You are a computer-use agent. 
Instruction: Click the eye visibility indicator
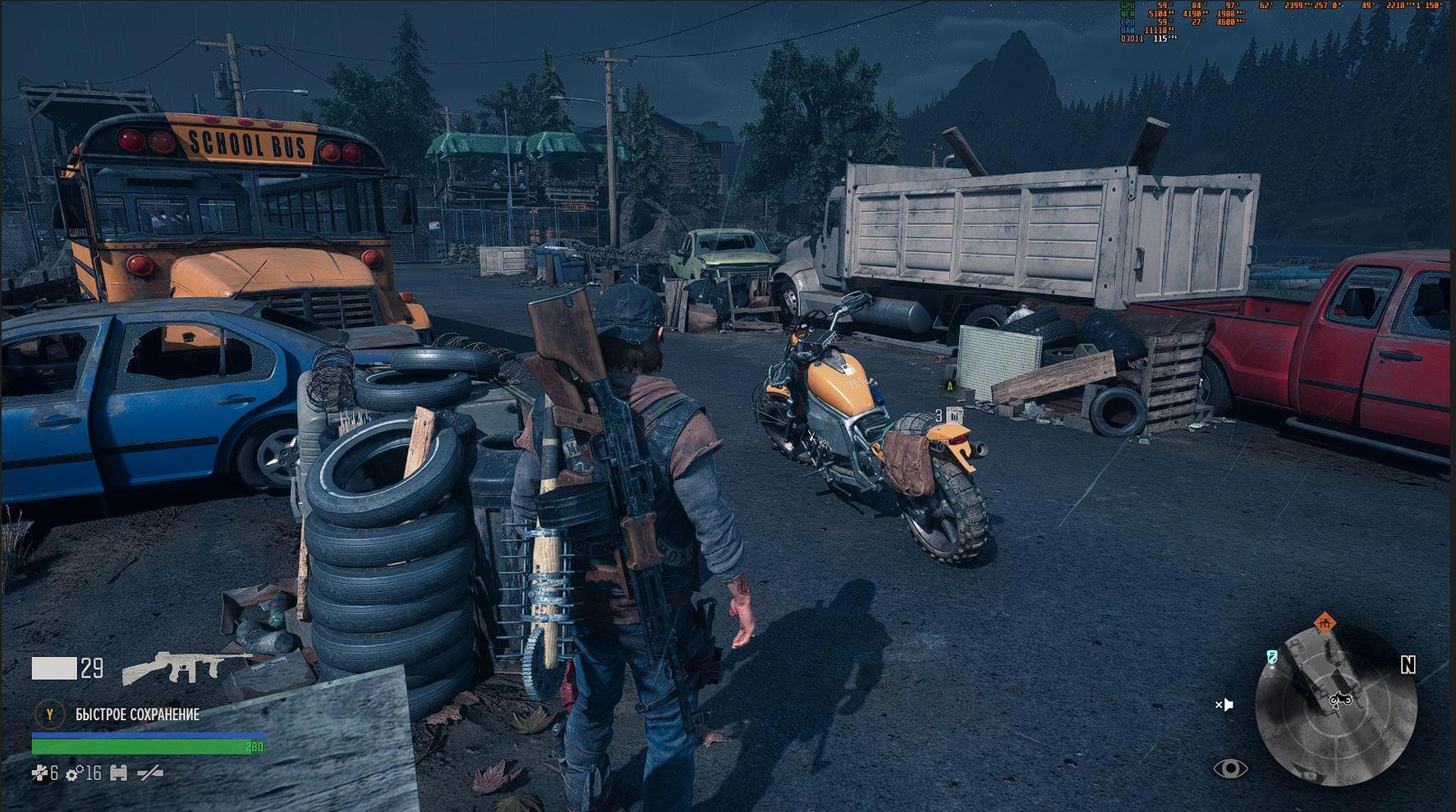coord(1230,768)
